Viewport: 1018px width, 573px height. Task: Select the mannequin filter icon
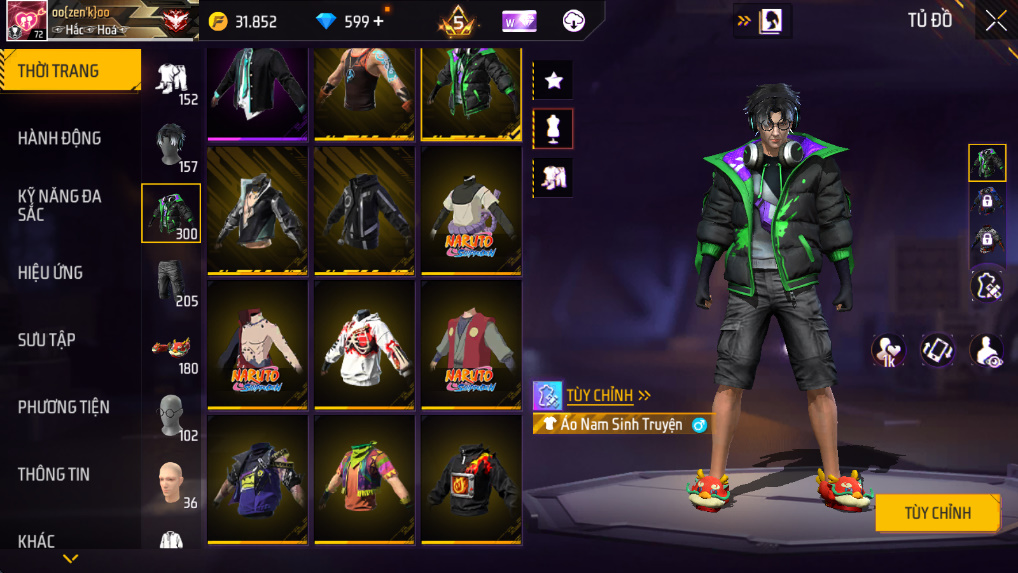click(x=553, y=128)
